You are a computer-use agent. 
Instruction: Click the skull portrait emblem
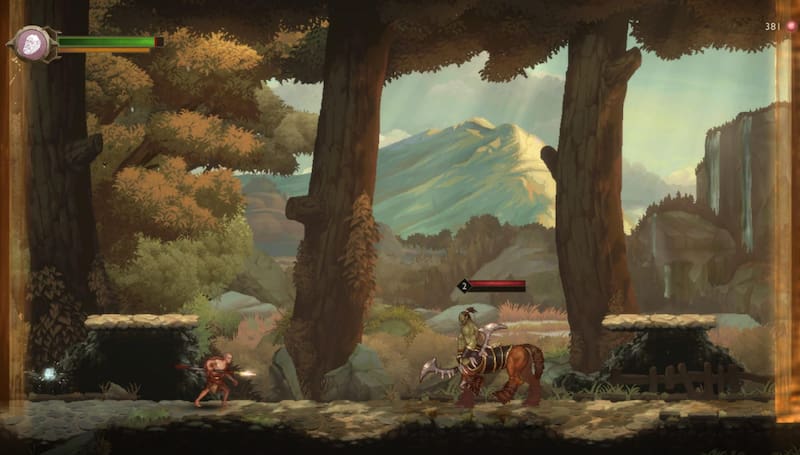point(31,43)
